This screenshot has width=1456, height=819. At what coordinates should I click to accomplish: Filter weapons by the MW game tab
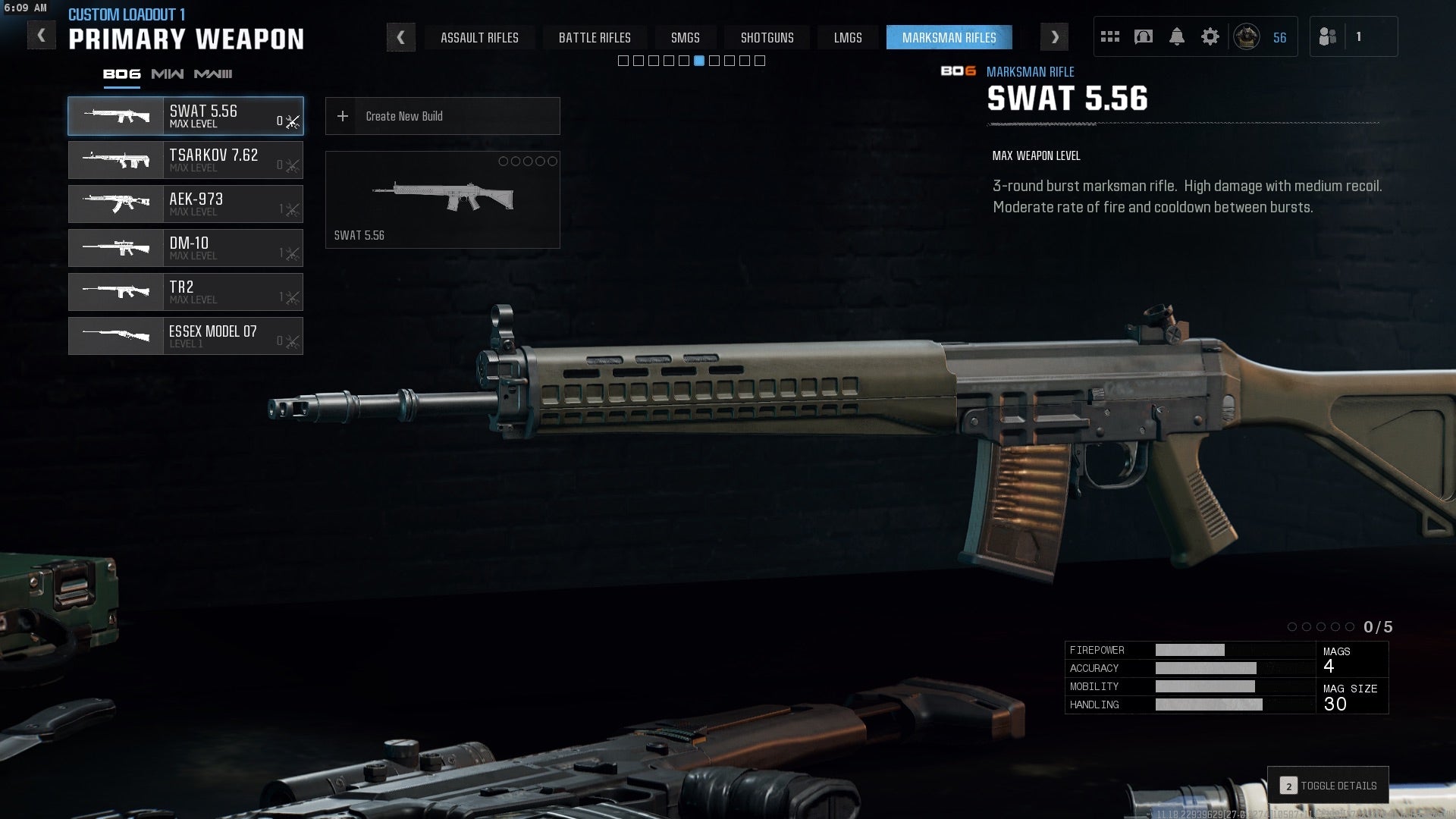(167, 74)
